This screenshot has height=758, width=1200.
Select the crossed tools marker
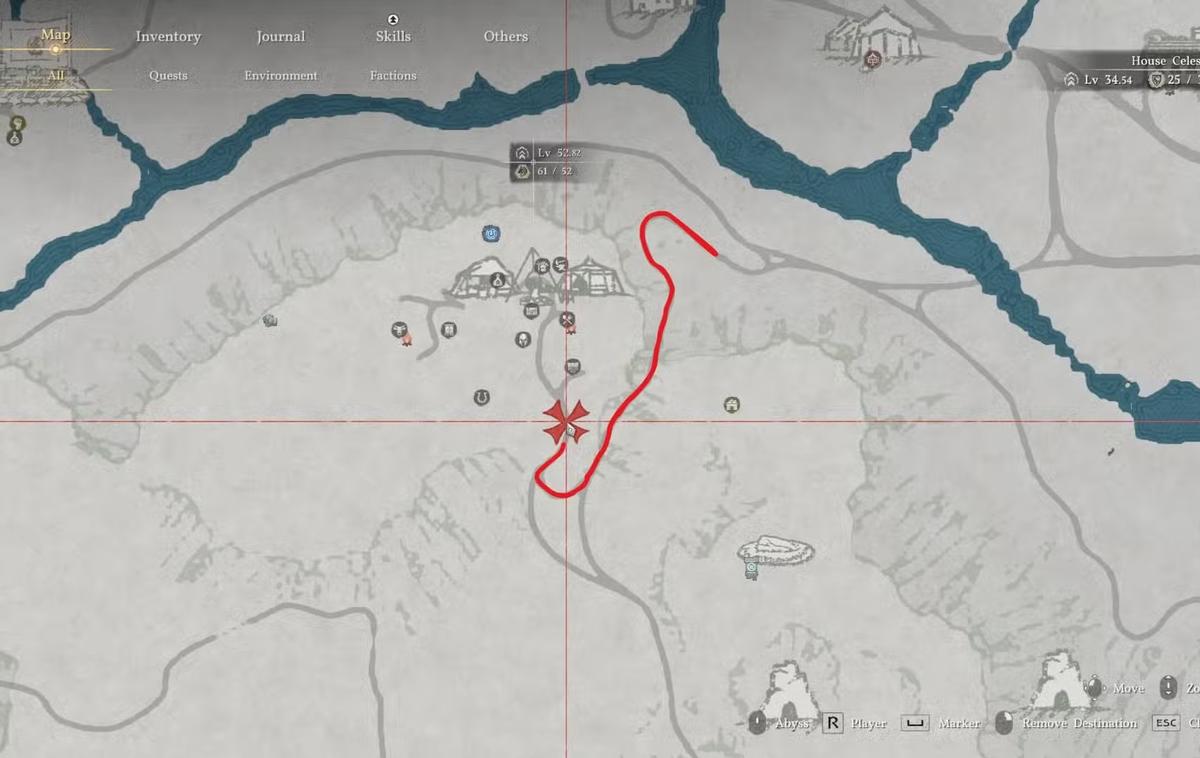coord(567,321)
